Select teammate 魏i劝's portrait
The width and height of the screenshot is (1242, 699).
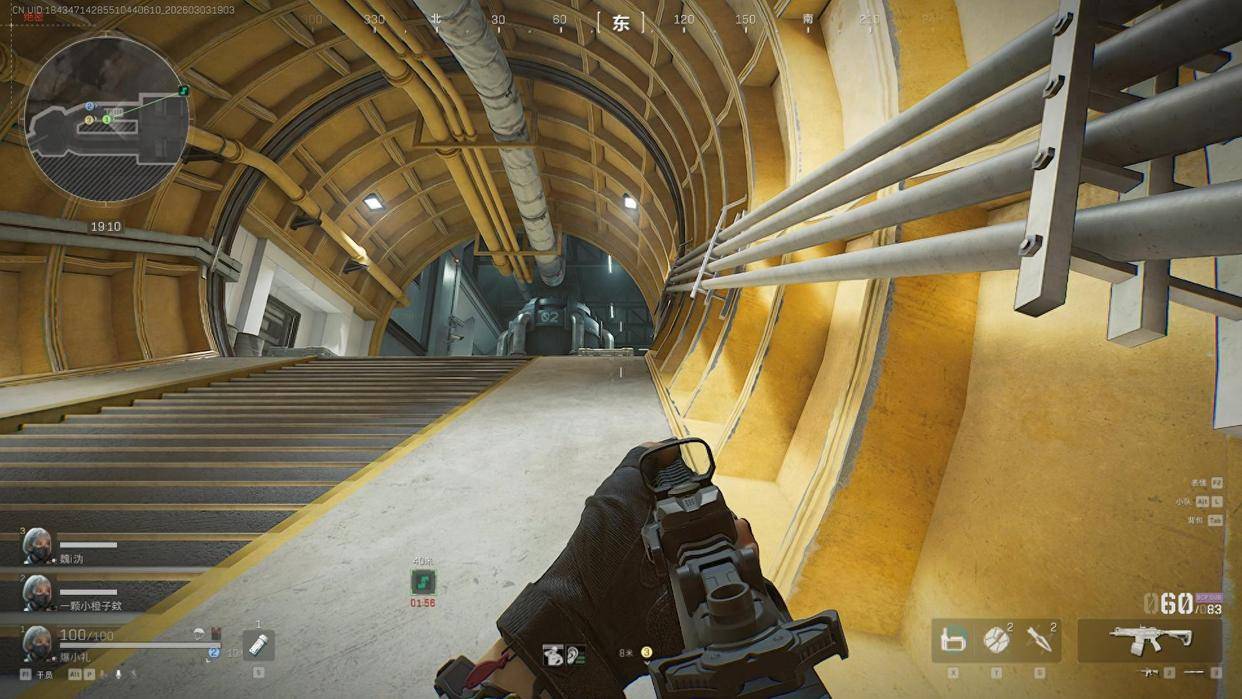point(37,546)
